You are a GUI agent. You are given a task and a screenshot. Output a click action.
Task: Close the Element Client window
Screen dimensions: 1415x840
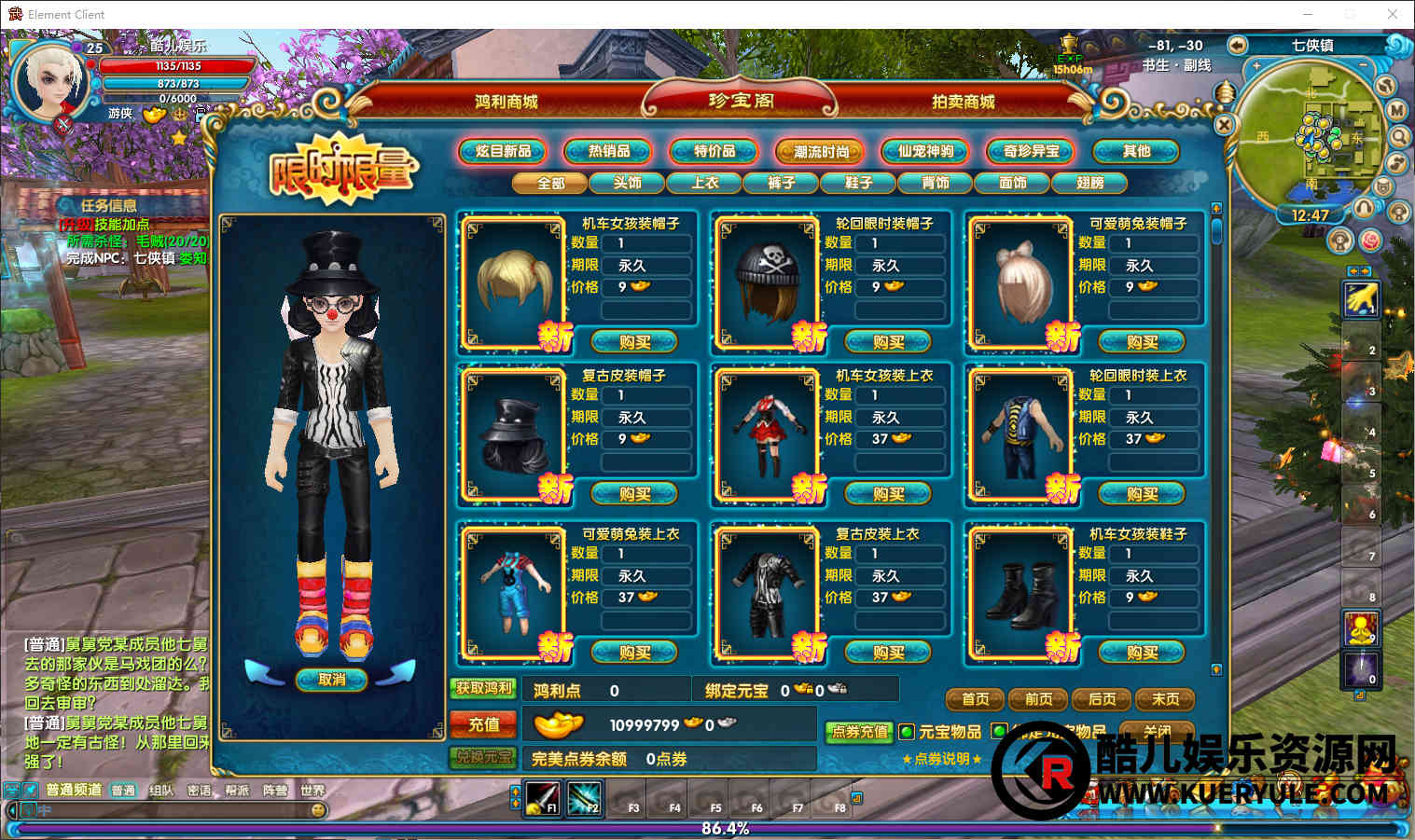coord(1392,14)
